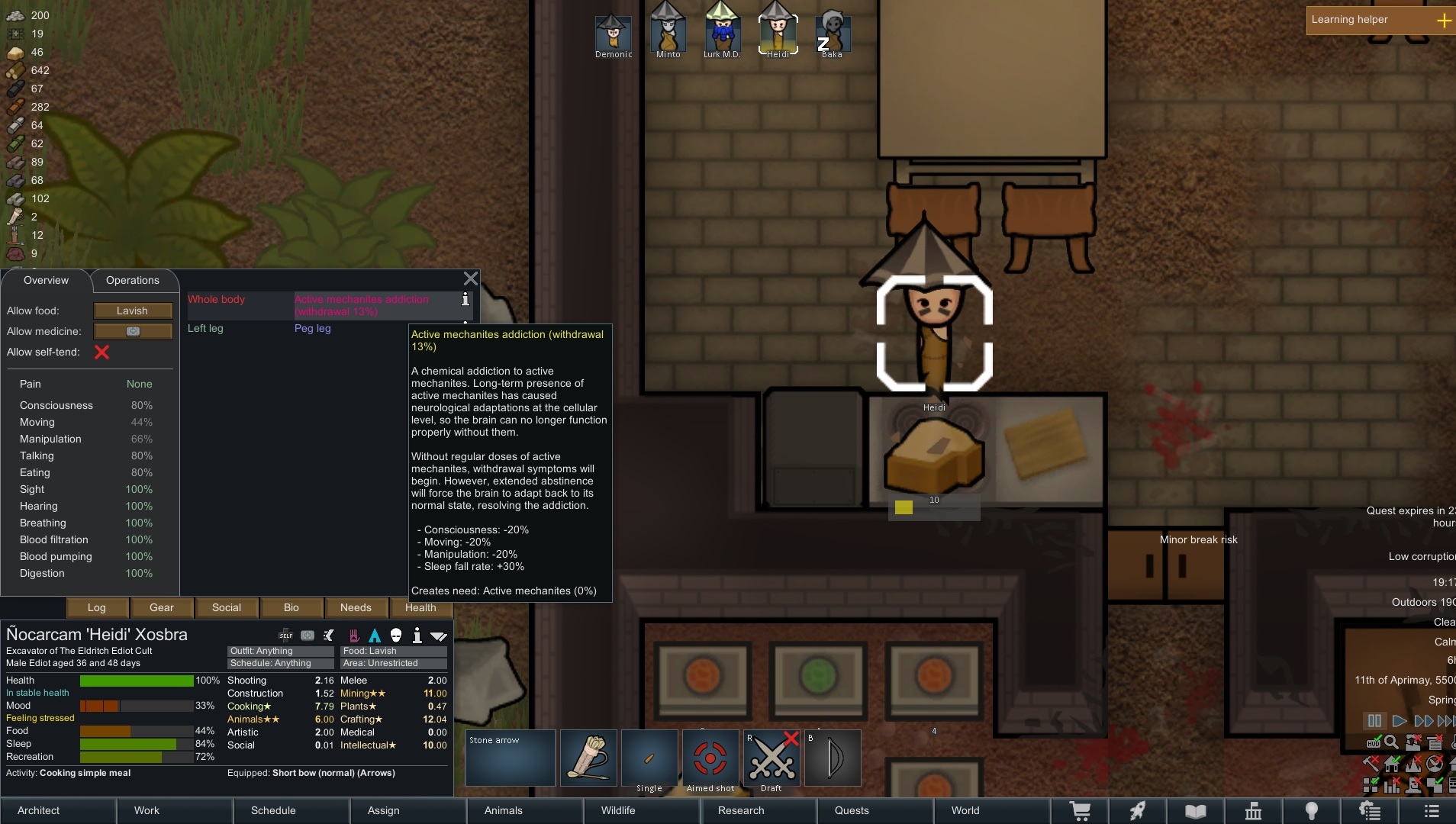This screenshot has height=824, width=1456.
Task: Select the Aimed shot fire mode
Action: pyautogui.click(x=710, y=758)
